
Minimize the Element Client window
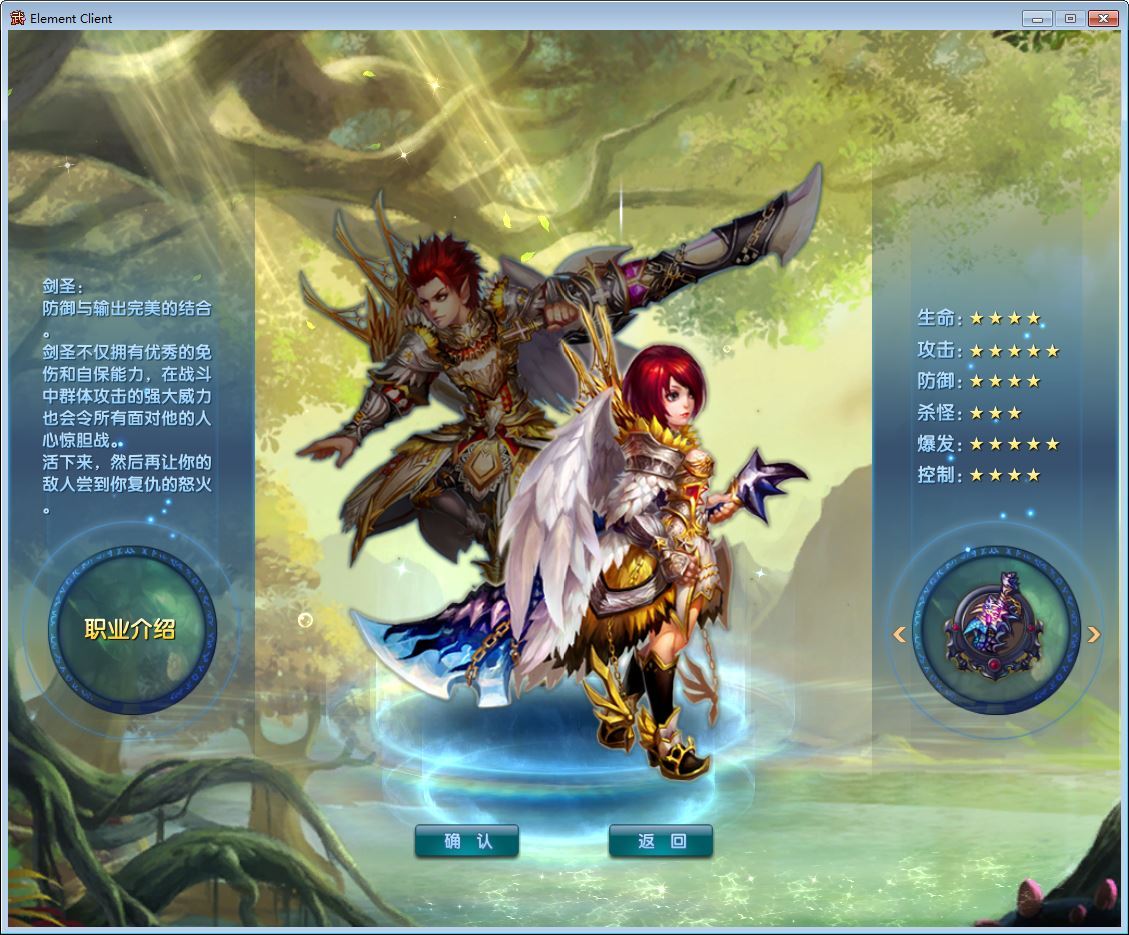(1037, 18)
